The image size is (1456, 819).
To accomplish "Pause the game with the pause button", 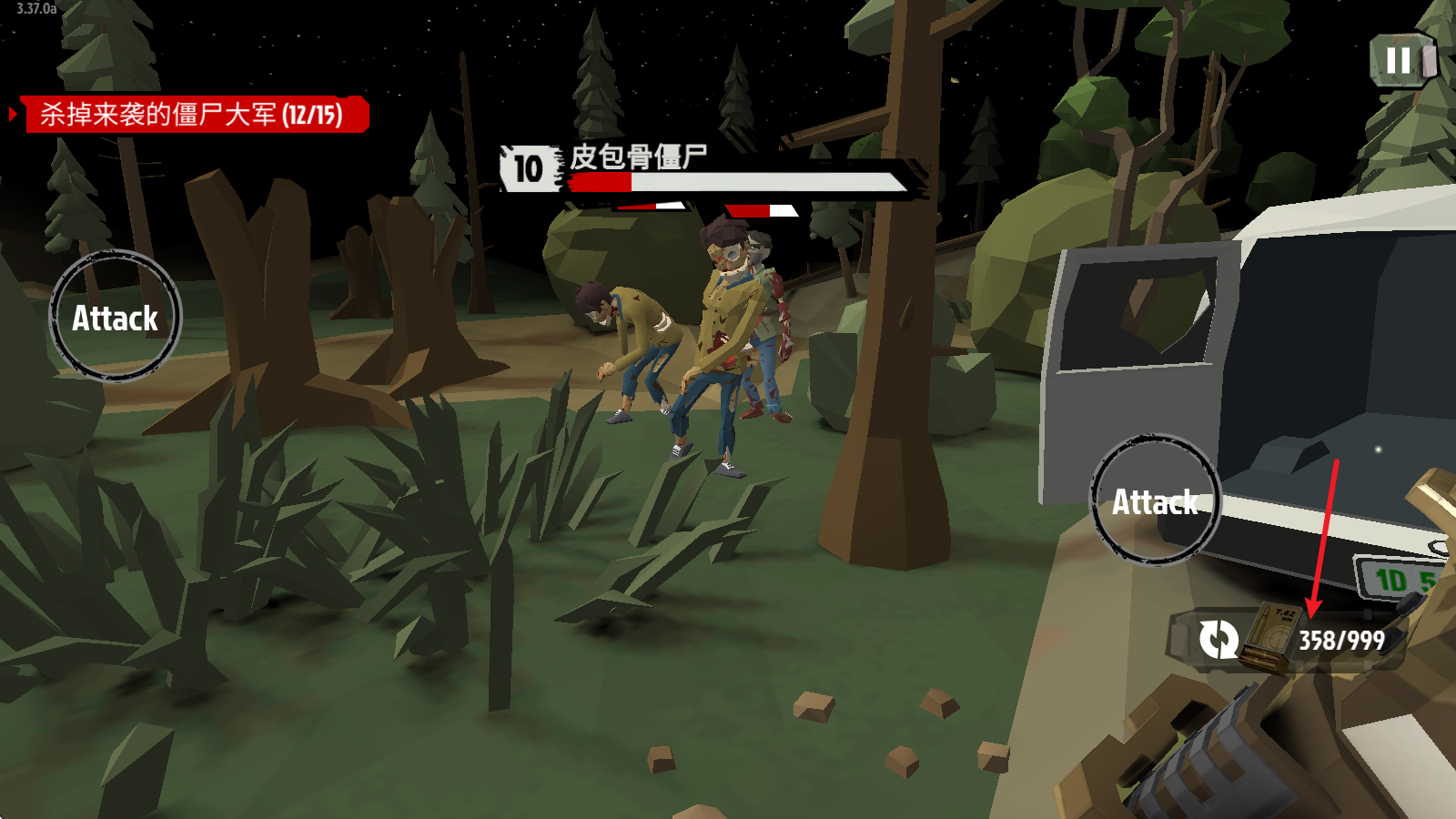I will [x=1400, y=61].
